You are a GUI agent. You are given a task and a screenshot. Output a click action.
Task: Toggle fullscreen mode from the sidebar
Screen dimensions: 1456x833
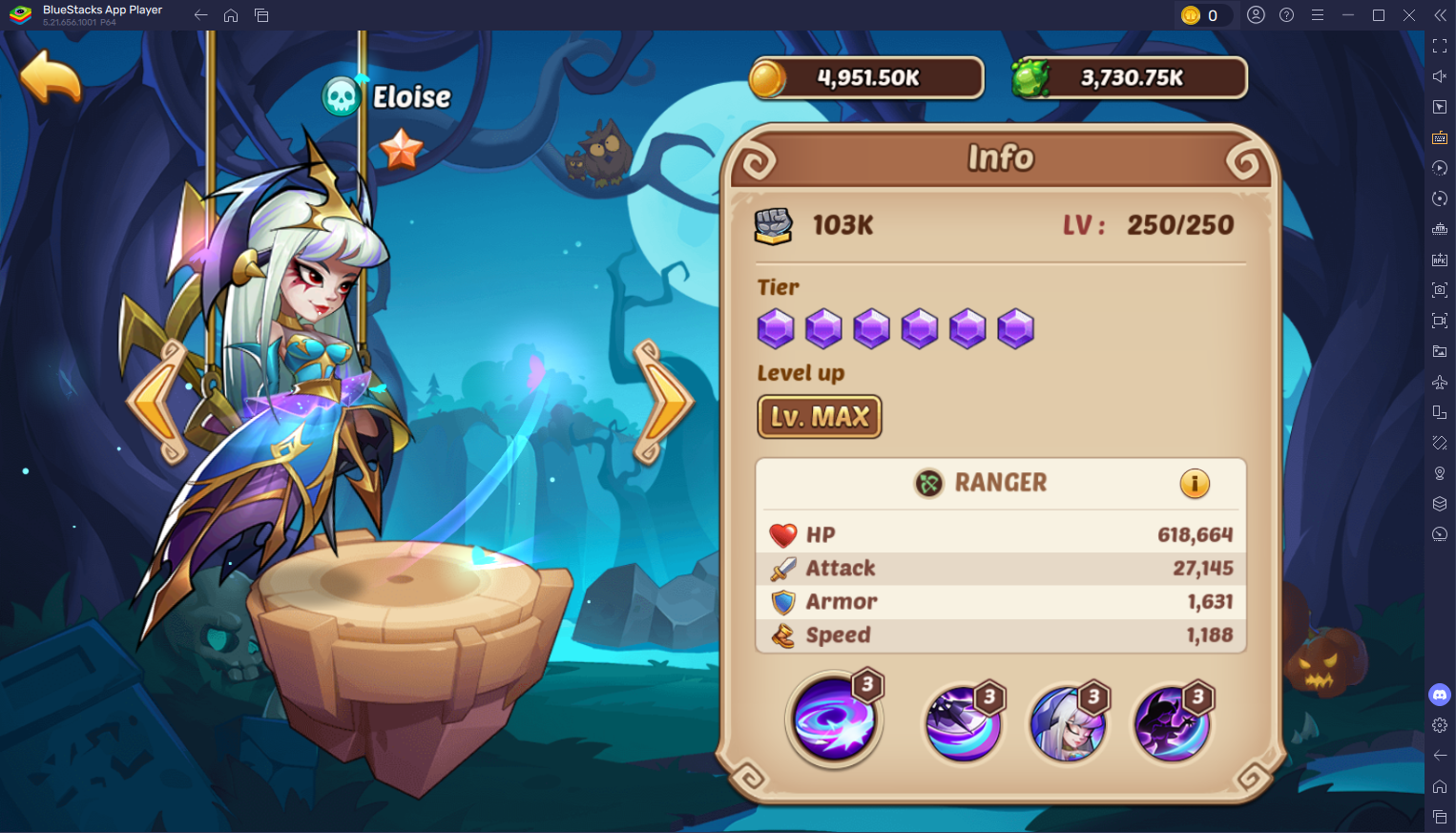tap(1441, 45)
